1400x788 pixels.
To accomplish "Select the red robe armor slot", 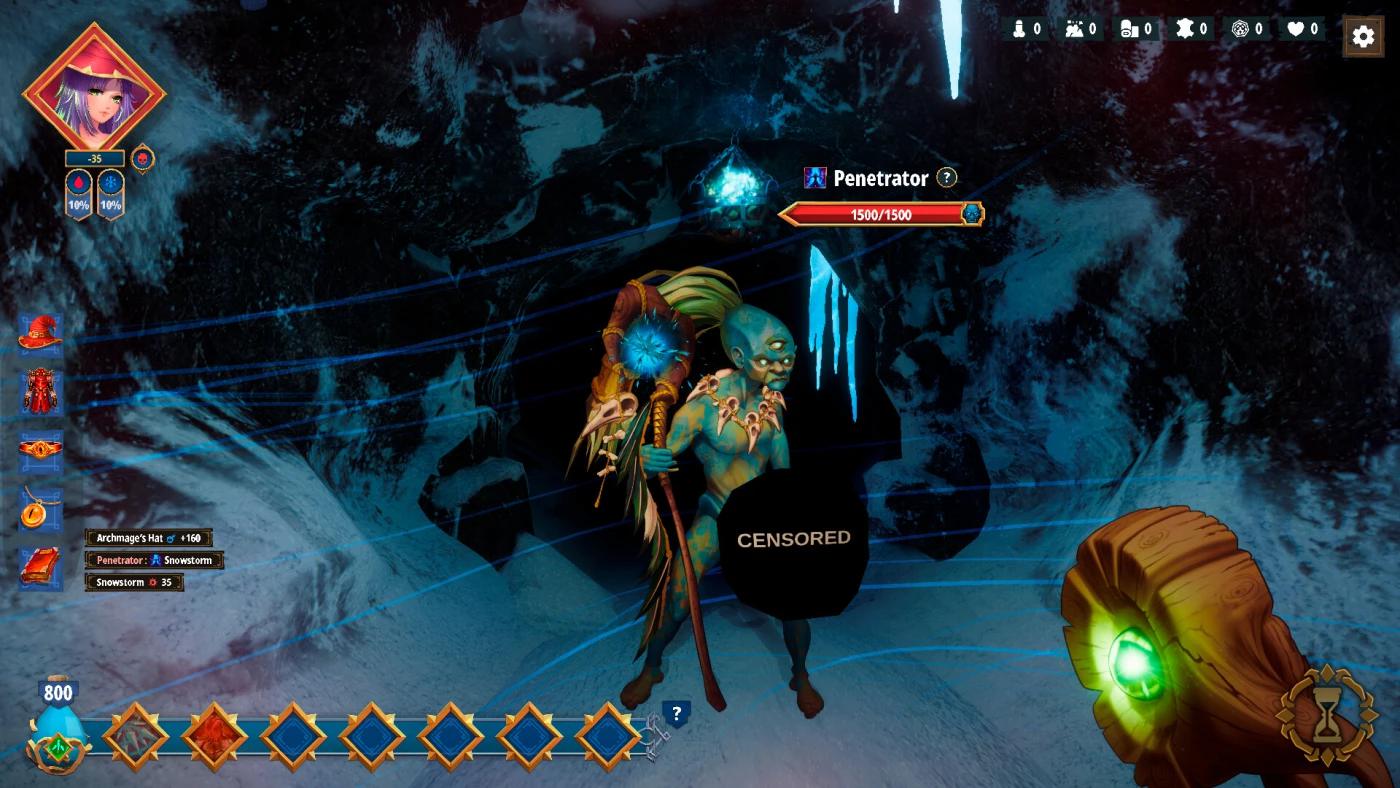I will point(41,392).
